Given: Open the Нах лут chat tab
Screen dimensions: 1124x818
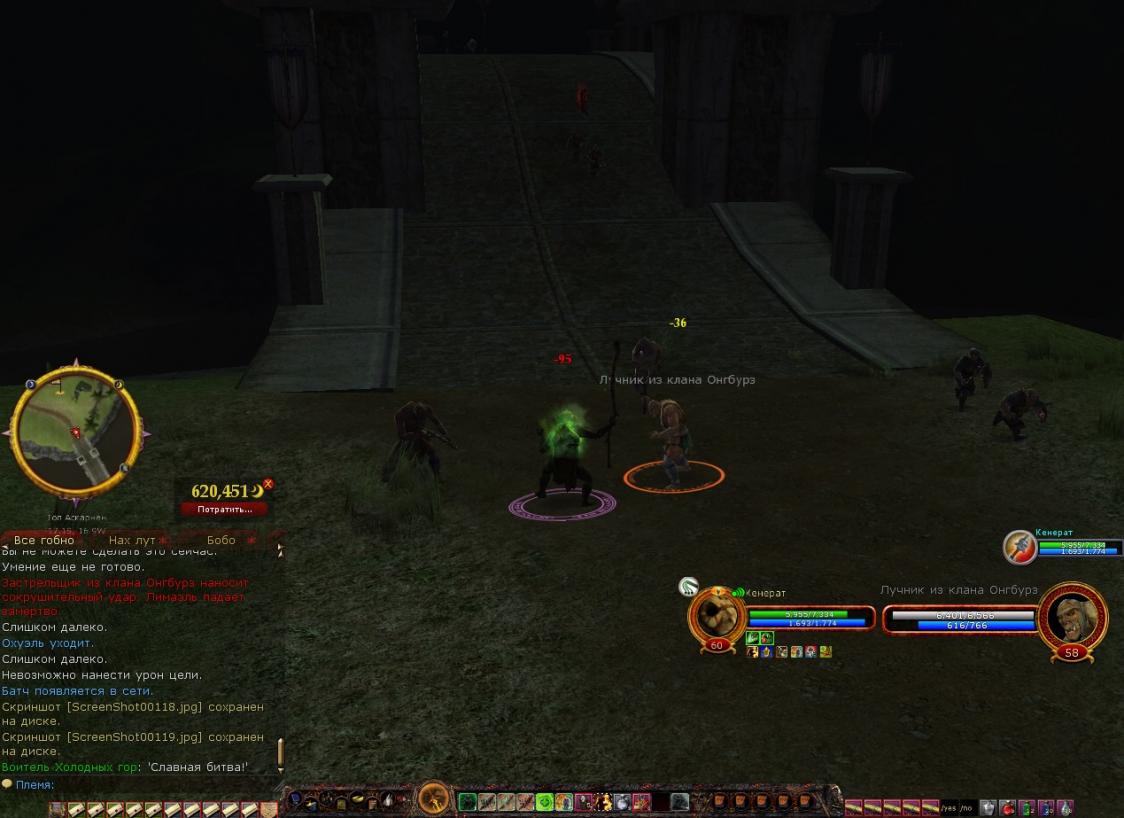Looking at the screenshot, I should 132,540.
